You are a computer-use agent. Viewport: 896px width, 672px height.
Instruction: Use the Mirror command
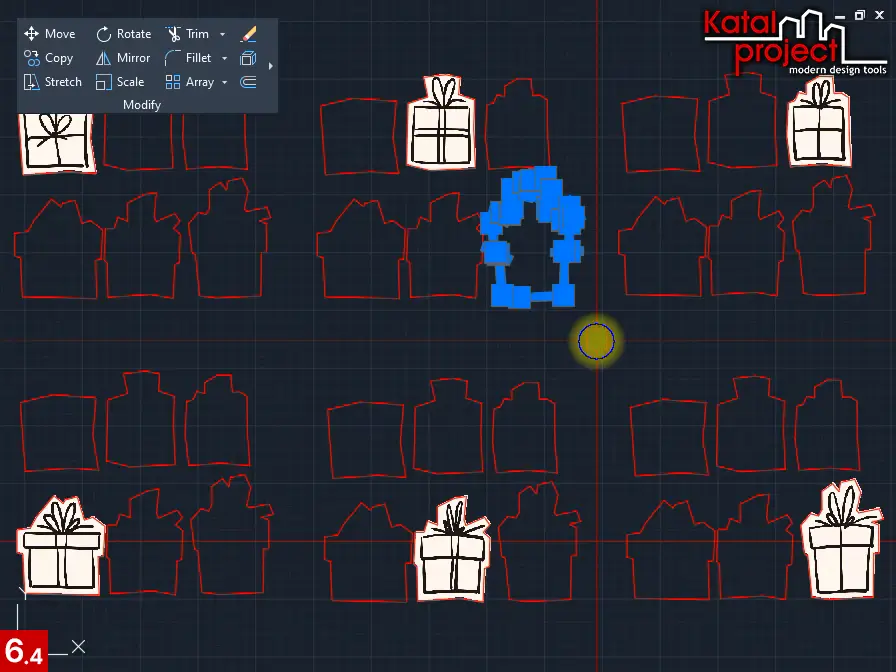click(123, 58)
